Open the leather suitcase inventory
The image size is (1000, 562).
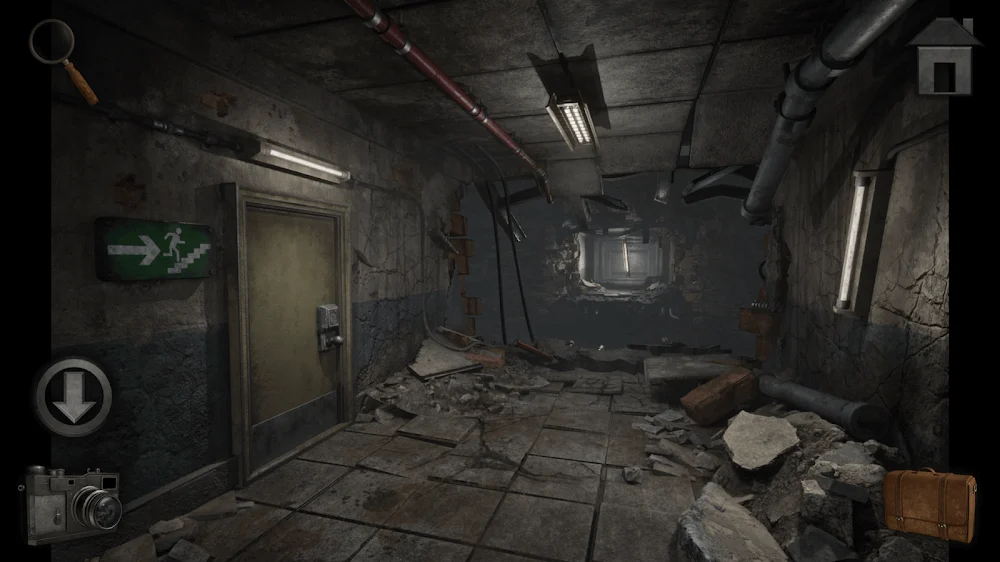[x=929, y=503]
